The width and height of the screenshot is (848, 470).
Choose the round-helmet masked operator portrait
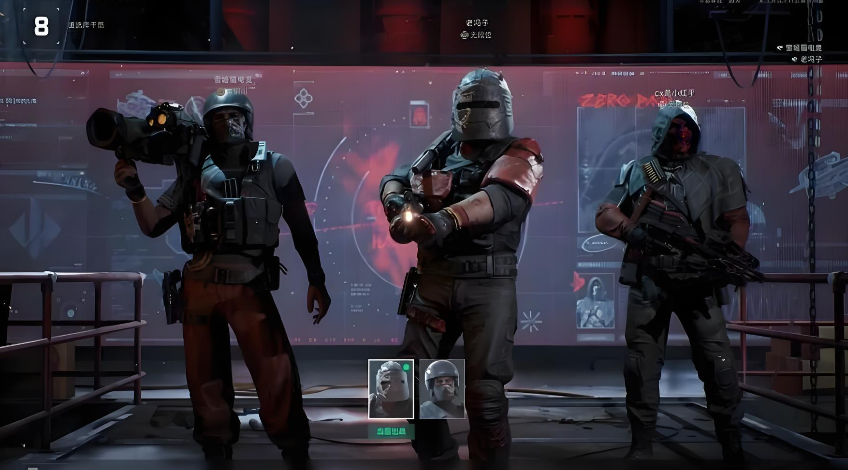(442, 388)
